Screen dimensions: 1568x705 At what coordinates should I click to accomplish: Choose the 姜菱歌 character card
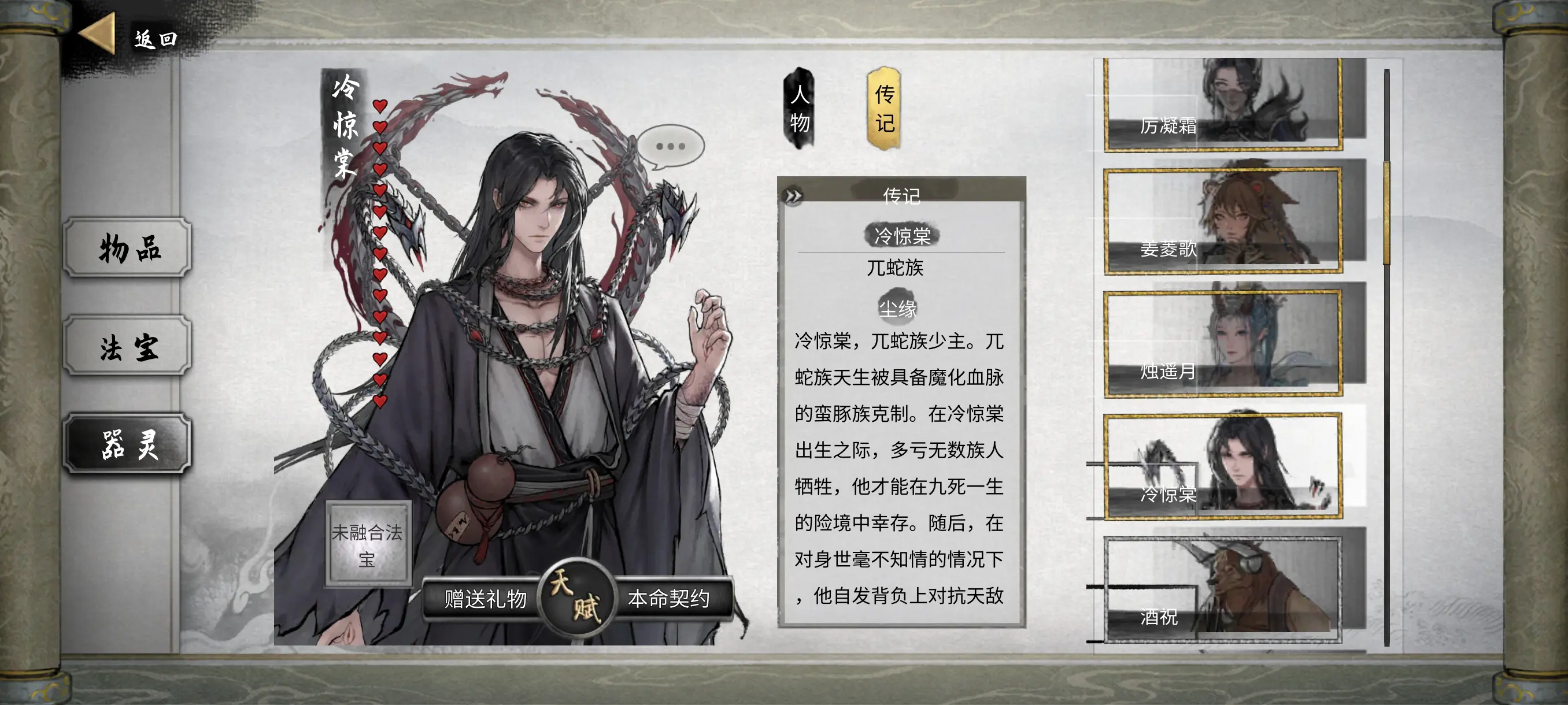click(x=1222, y=221)
